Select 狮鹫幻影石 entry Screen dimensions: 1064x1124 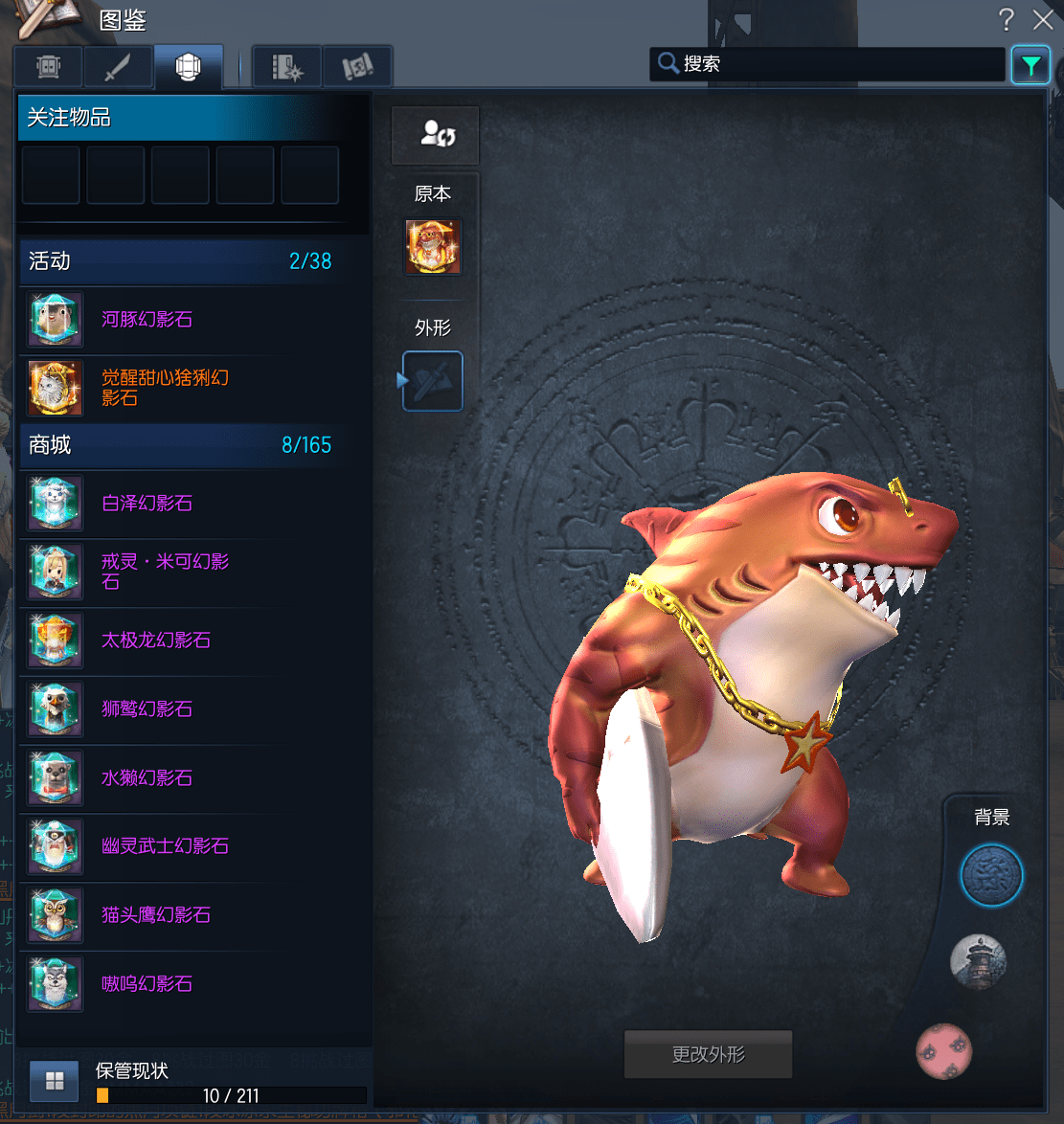pyautogui.click(x=147, y=709)
